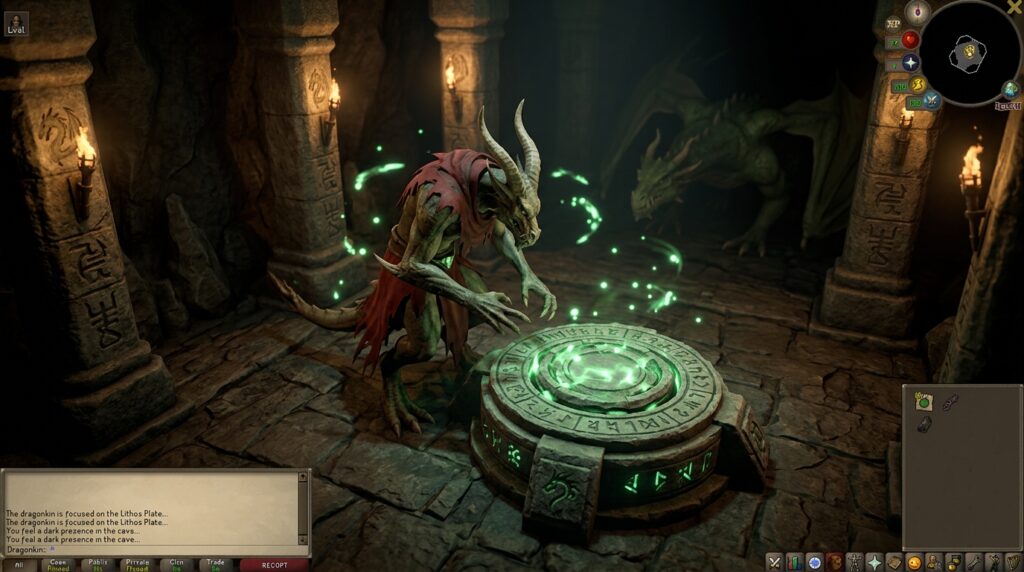
Task: Click the red report button
Action: tap(274, 565)
